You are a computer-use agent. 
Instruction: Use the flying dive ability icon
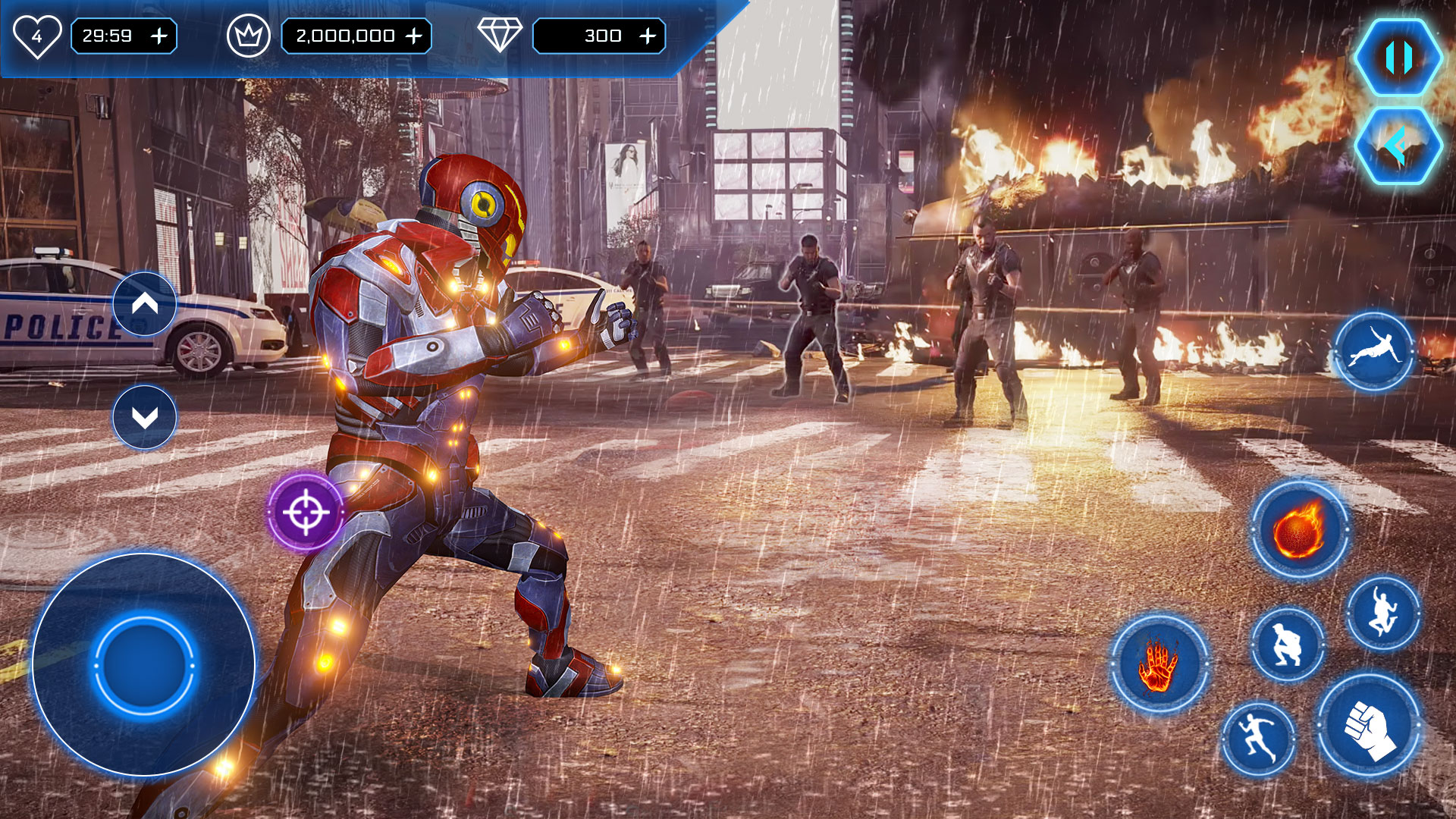[1373, 352]
